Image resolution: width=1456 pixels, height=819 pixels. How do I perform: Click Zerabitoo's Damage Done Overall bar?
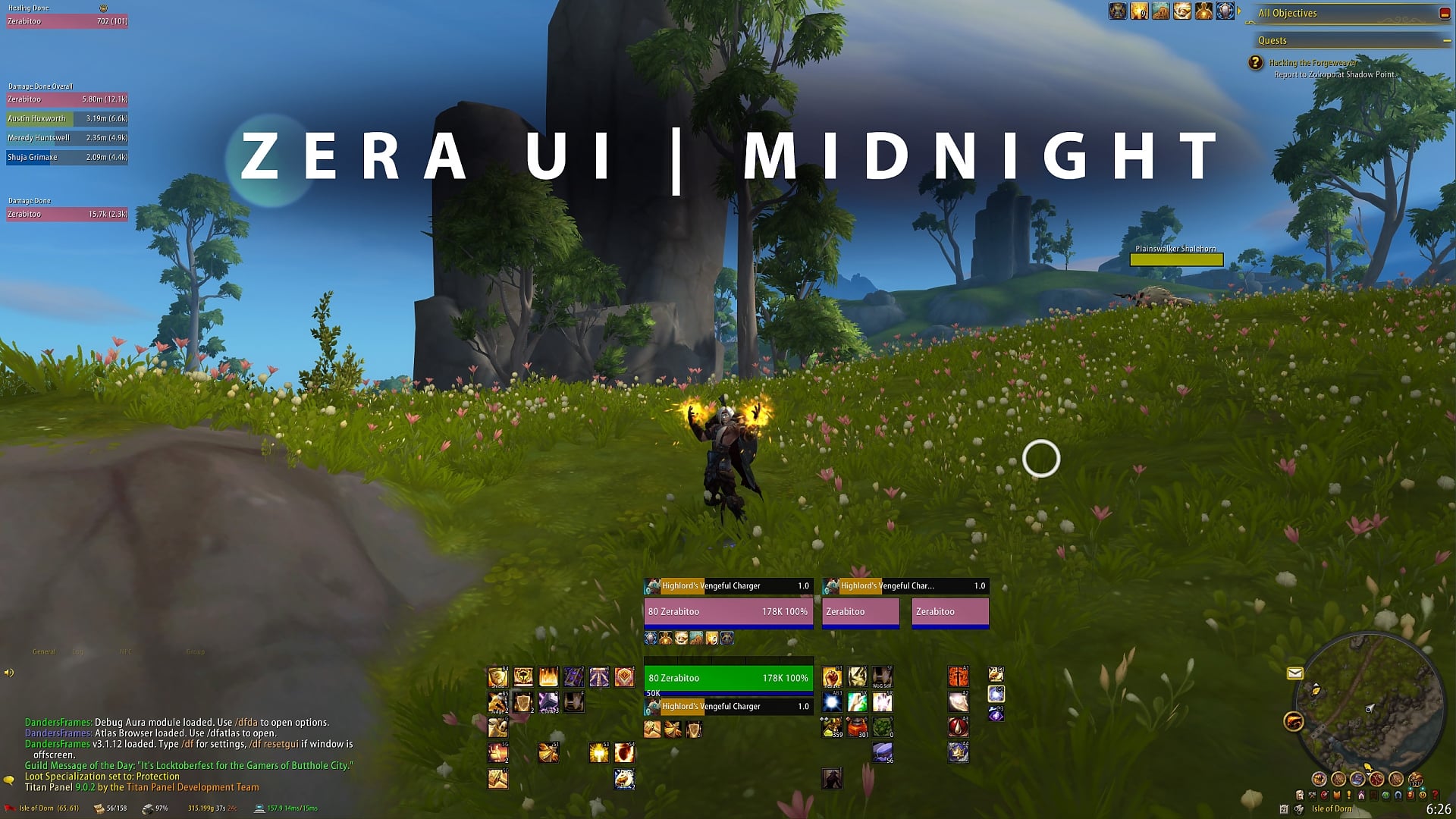tap(67, 99)
